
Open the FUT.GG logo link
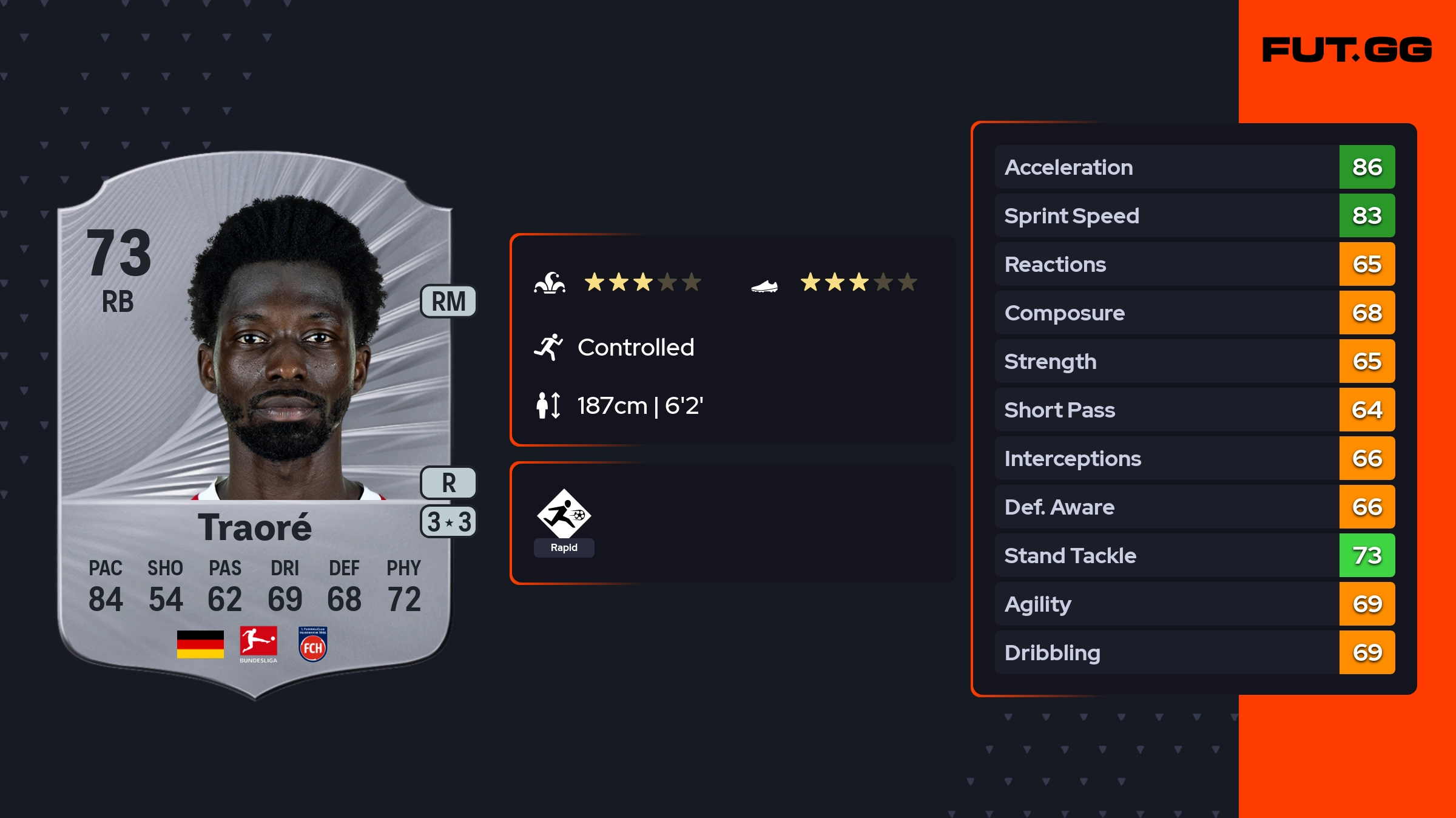tap(1347, 50)
